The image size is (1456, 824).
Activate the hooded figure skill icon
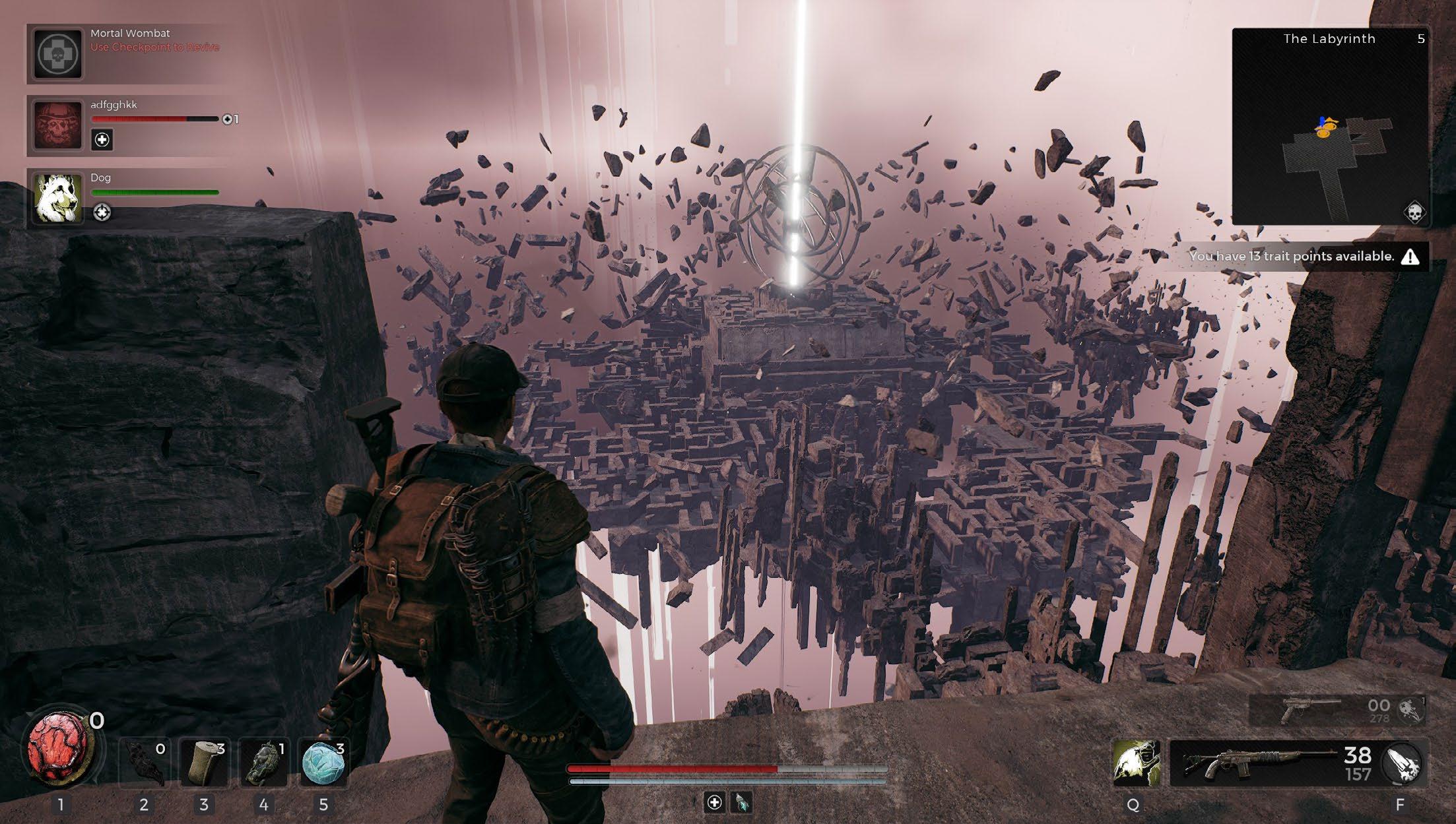tap(1135, 763)
